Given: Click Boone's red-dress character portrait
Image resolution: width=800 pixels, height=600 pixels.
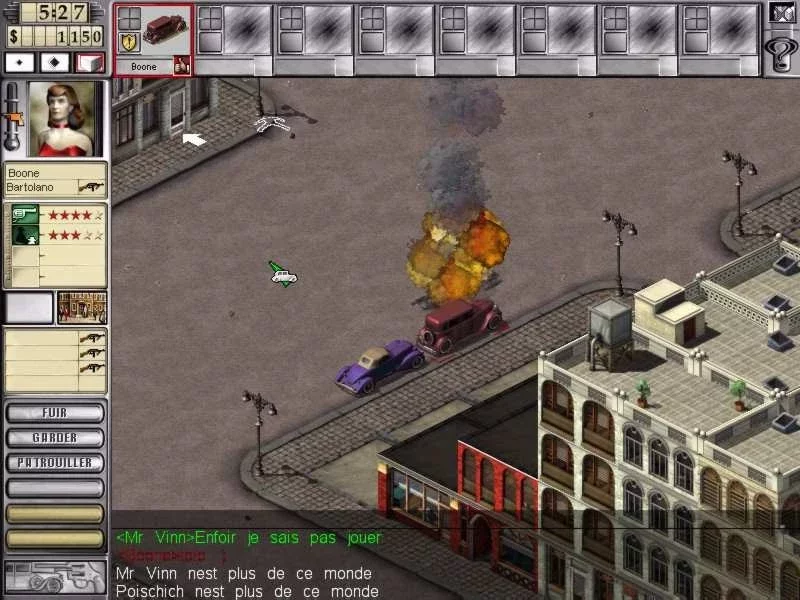Looking at the screenshot, I should point(62,119).
